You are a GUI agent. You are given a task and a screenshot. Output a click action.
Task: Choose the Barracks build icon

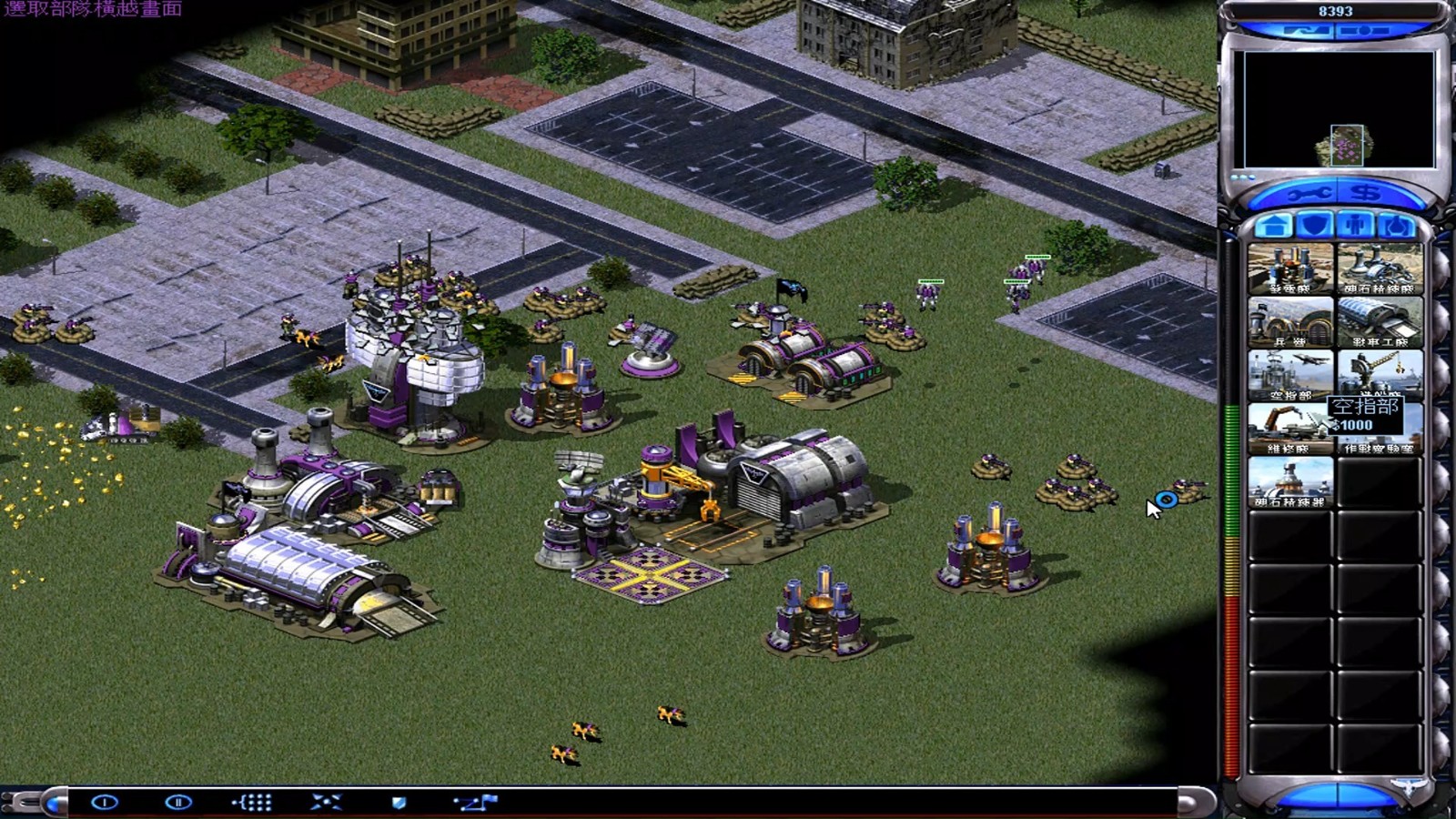(x=1290, y=322)
